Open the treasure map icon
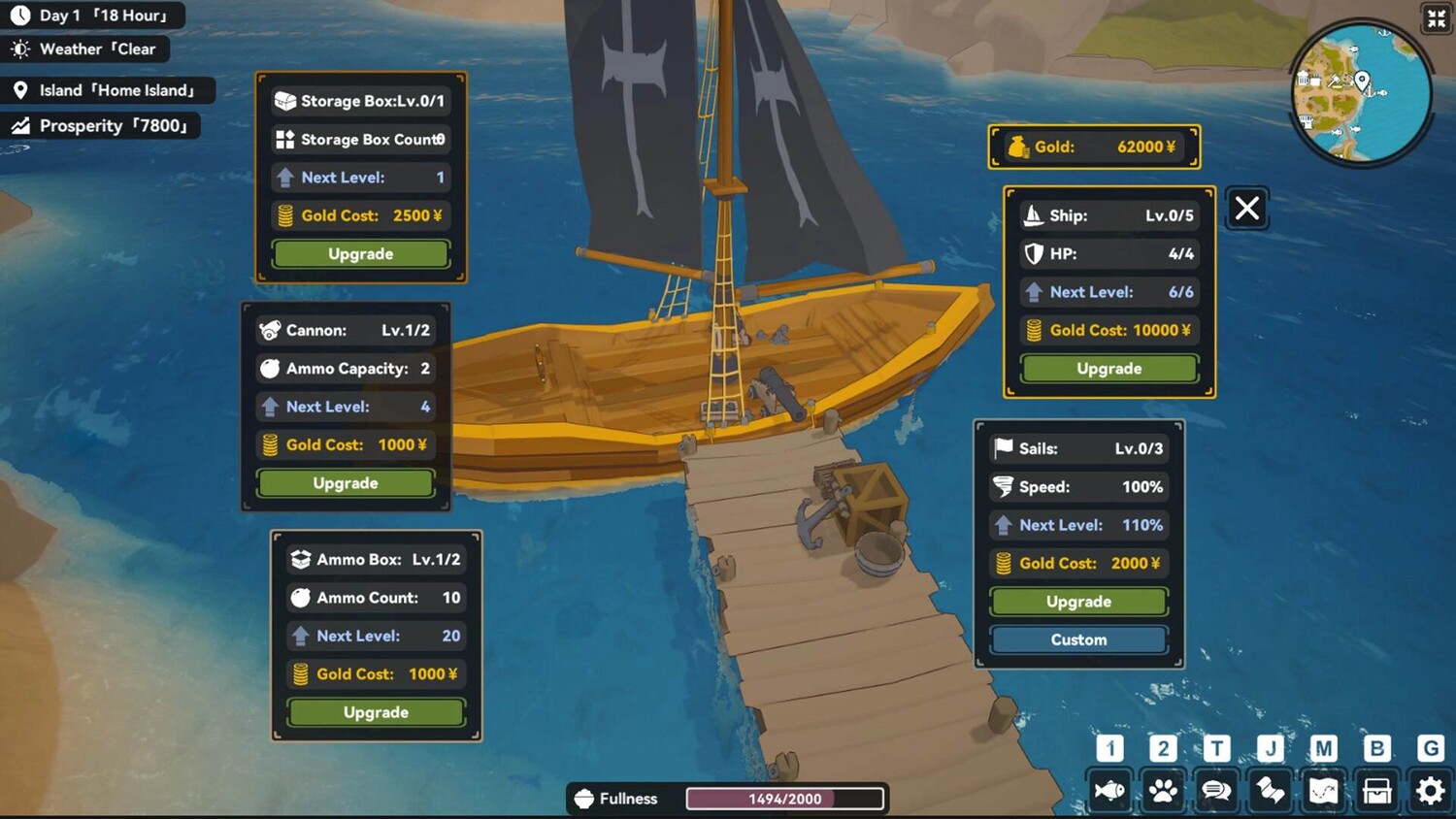The image size is (1456, 819). (1323, 792)
